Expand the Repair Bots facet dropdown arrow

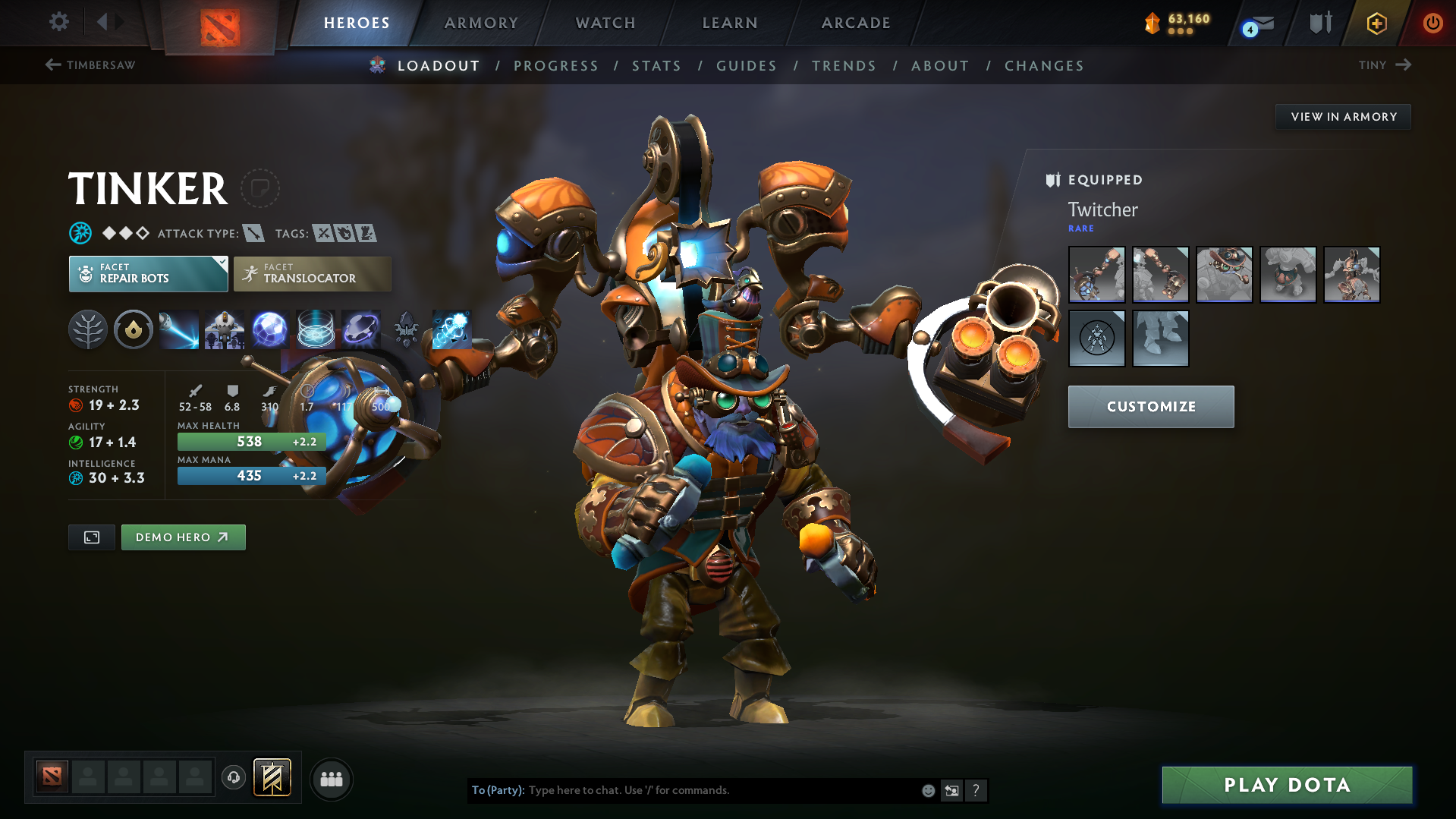[x=221, y=265]
